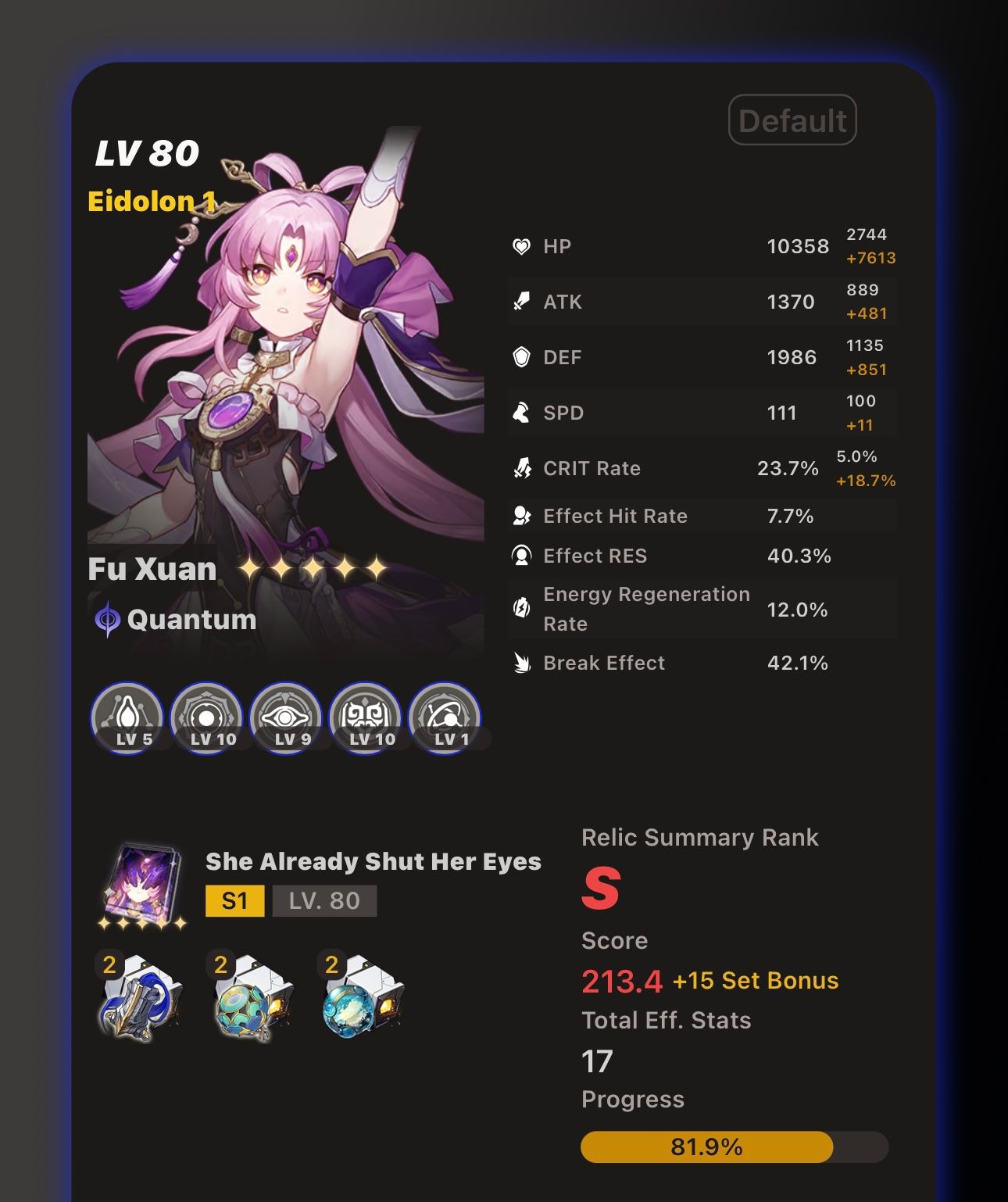Open the HP heart stat icon

click(x=522, y=246)
